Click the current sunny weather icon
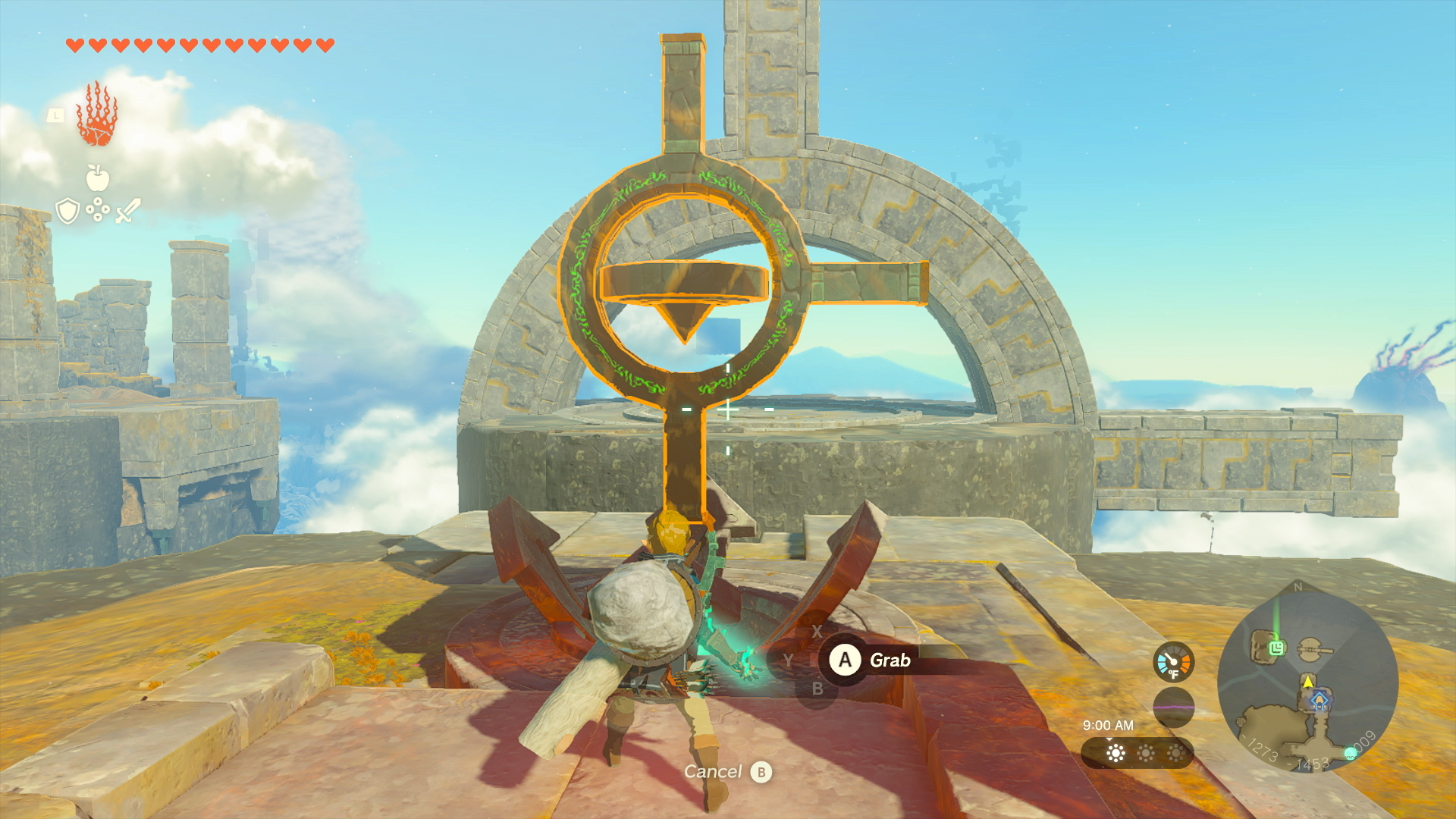The height and width of the screenshot is (819, 1456). [x=1116, y=753]
